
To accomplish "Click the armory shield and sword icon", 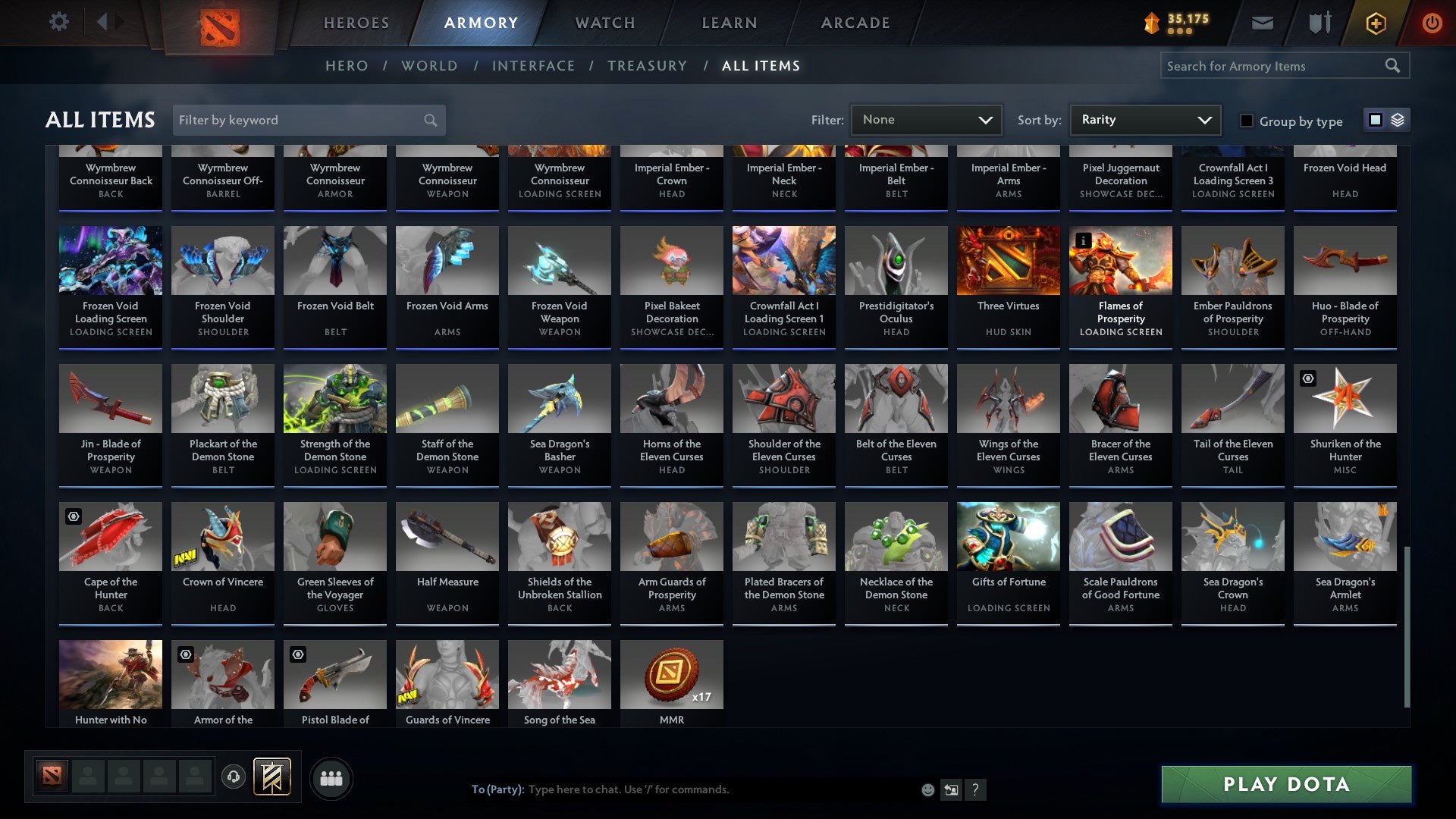I will point(1319,23).
